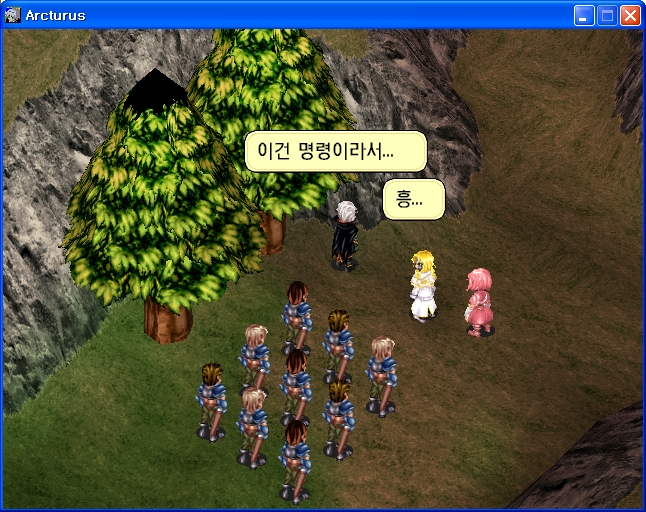Screen dimensions: 646x512
Task: Minimize the Arcturus window
Action: pos(584,15)
